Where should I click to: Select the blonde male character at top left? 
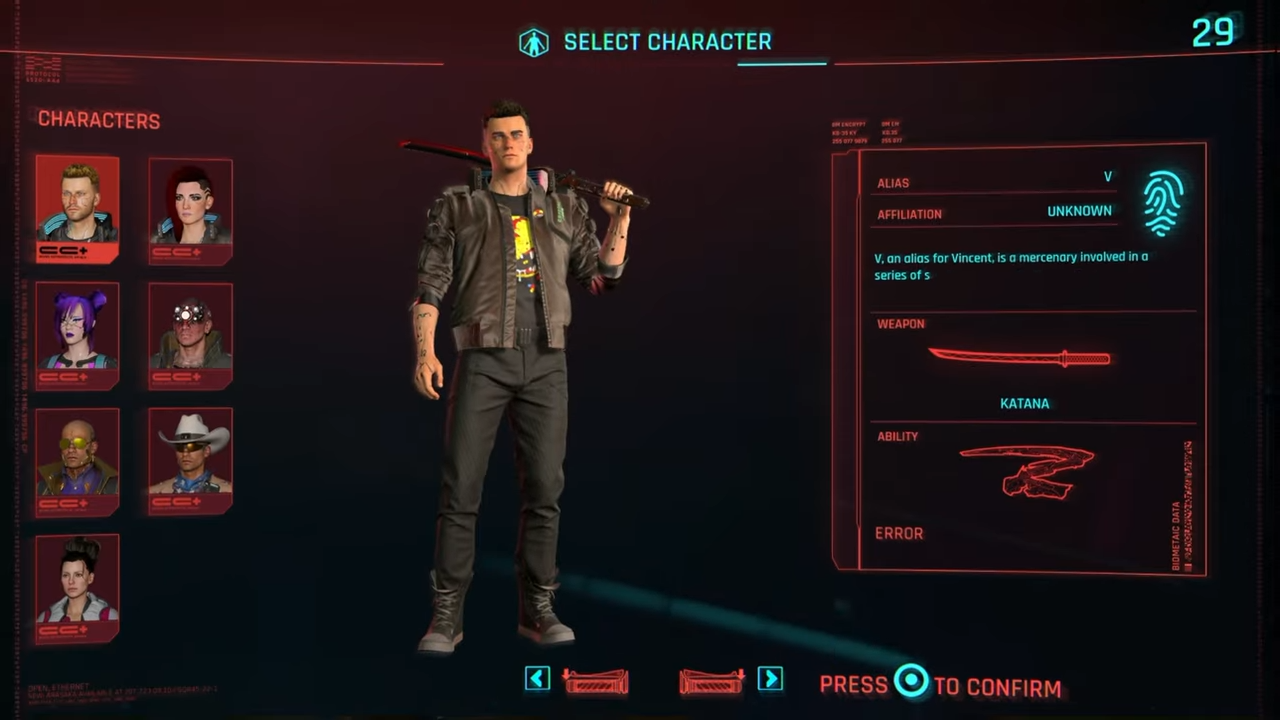pos(77,208)
